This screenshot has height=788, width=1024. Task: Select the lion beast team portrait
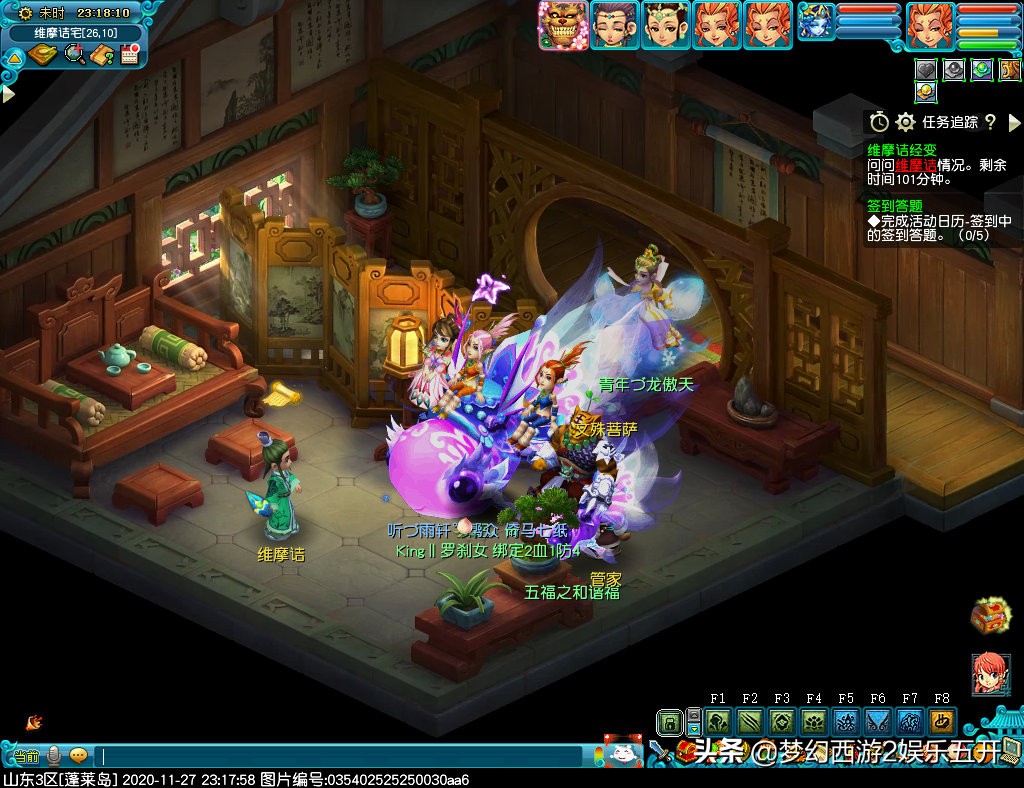click(562, 25)
